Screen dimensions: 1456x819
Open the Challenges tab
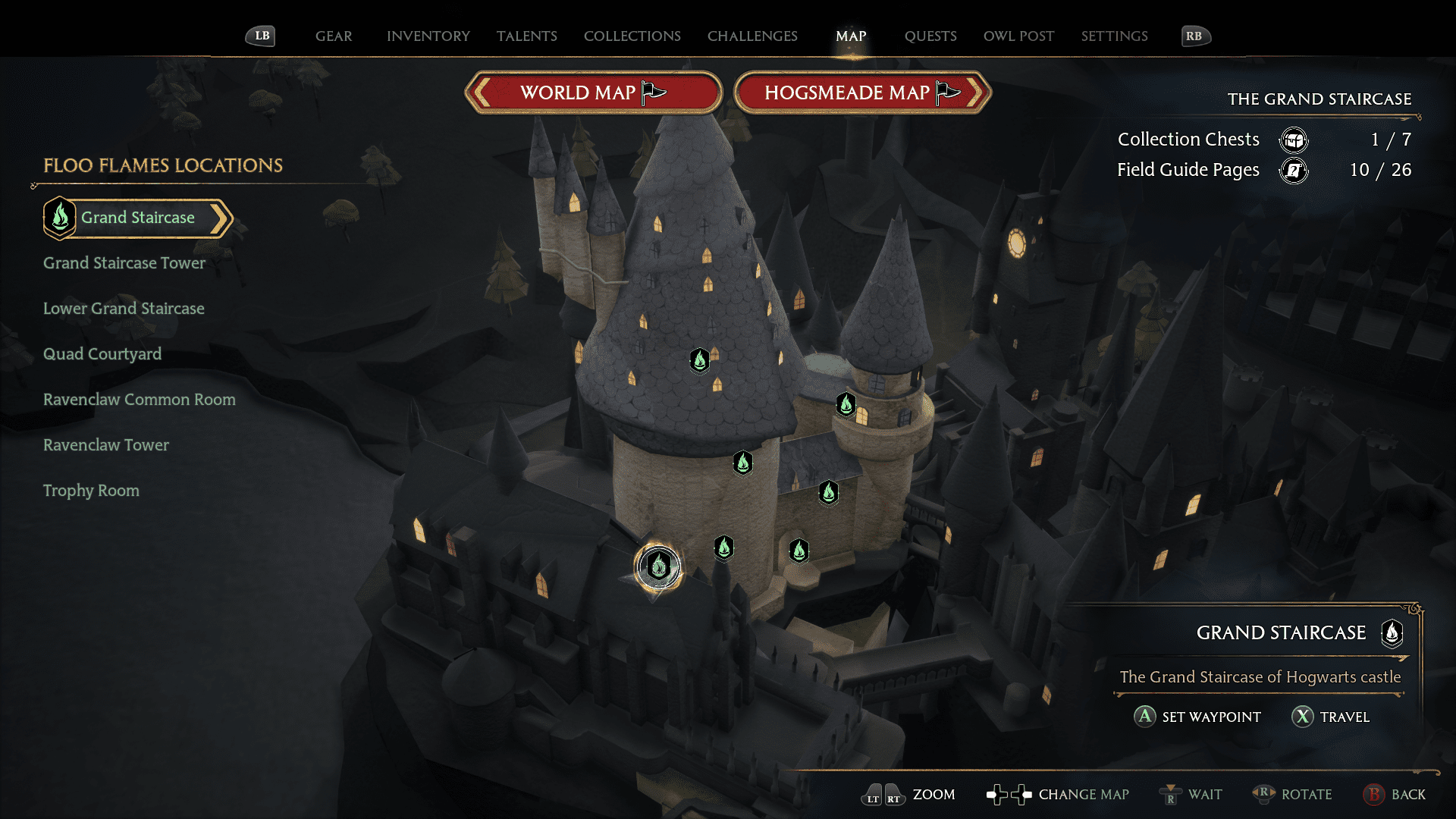click(x=752, y=36)
